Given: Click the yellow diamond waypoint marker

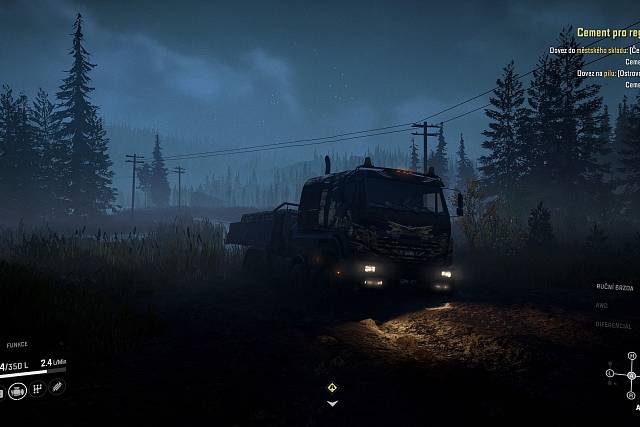Looking at the screenshot, I should click(332, 387).
